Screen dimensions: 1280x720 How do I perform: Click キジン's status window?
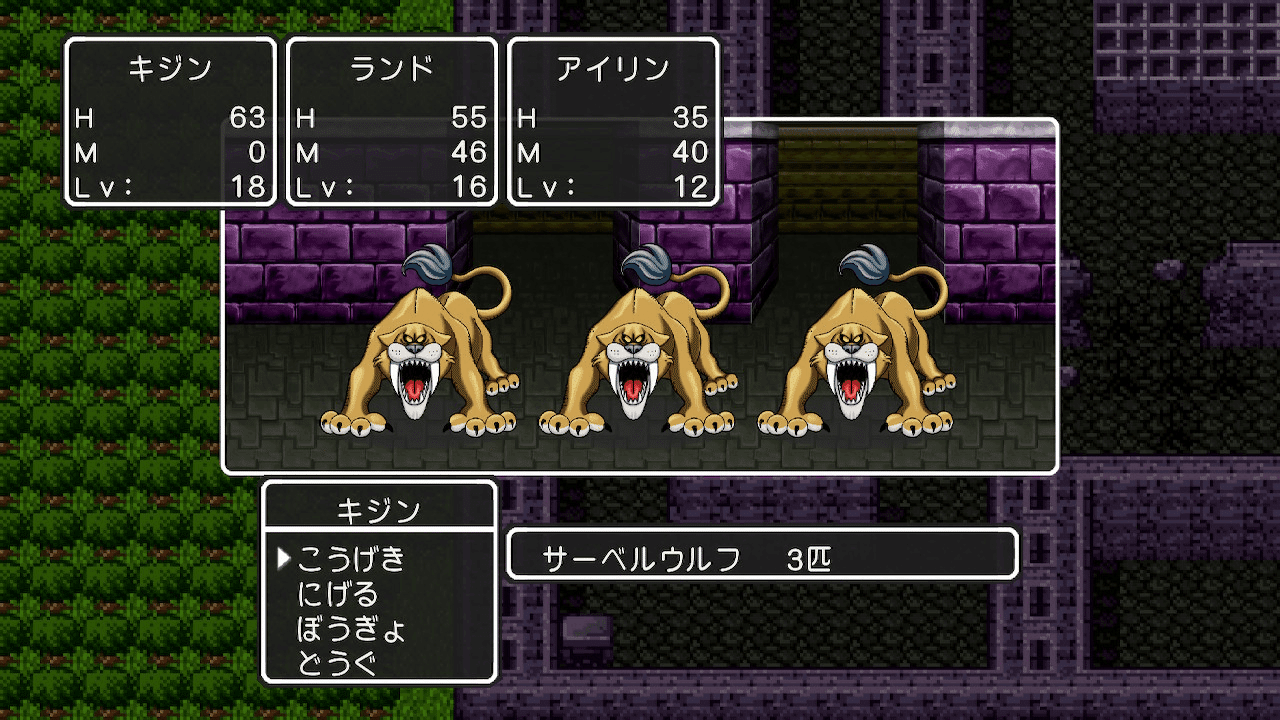click(170, 120)
